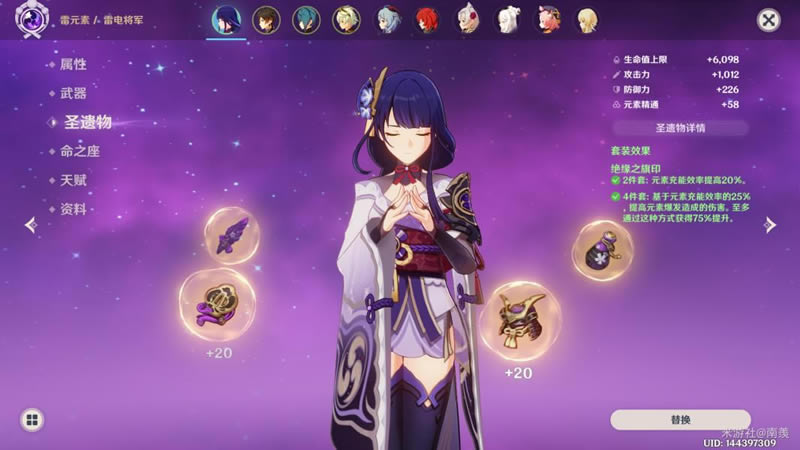The image size is (800, 450).
Task: Click the 替换 replace button
Action: tap(680, 419)
